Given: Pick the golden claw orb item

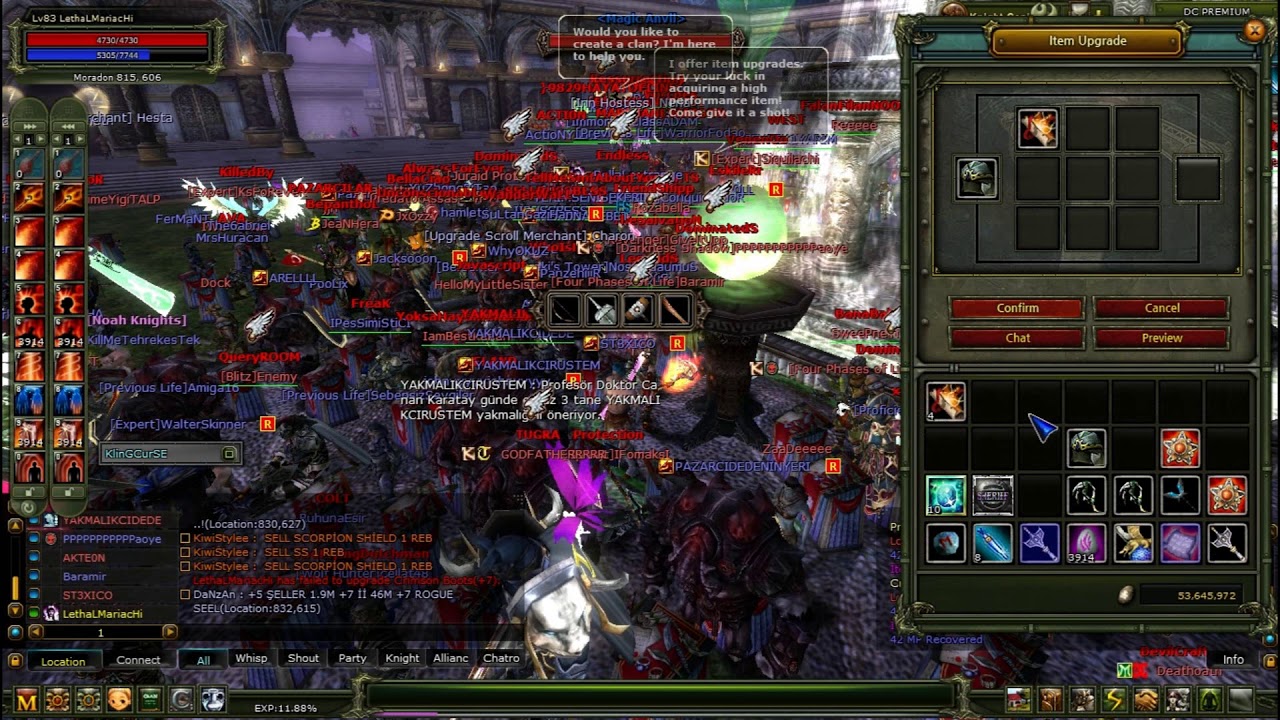Looking at the screenshot, I should [1133, 543].
